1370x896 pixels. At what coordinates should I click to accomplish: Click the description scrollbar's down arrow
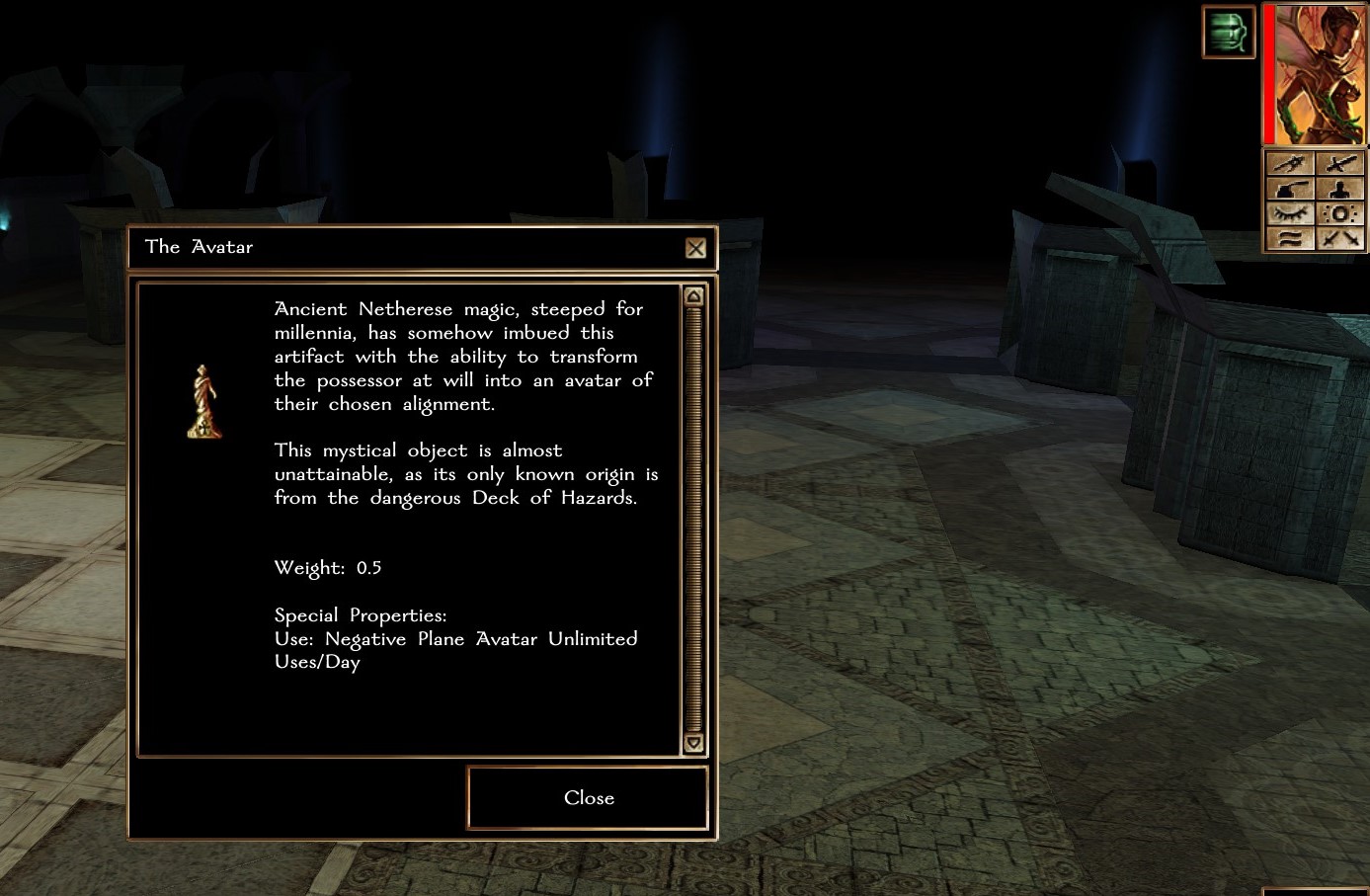(x=693, y=743)
